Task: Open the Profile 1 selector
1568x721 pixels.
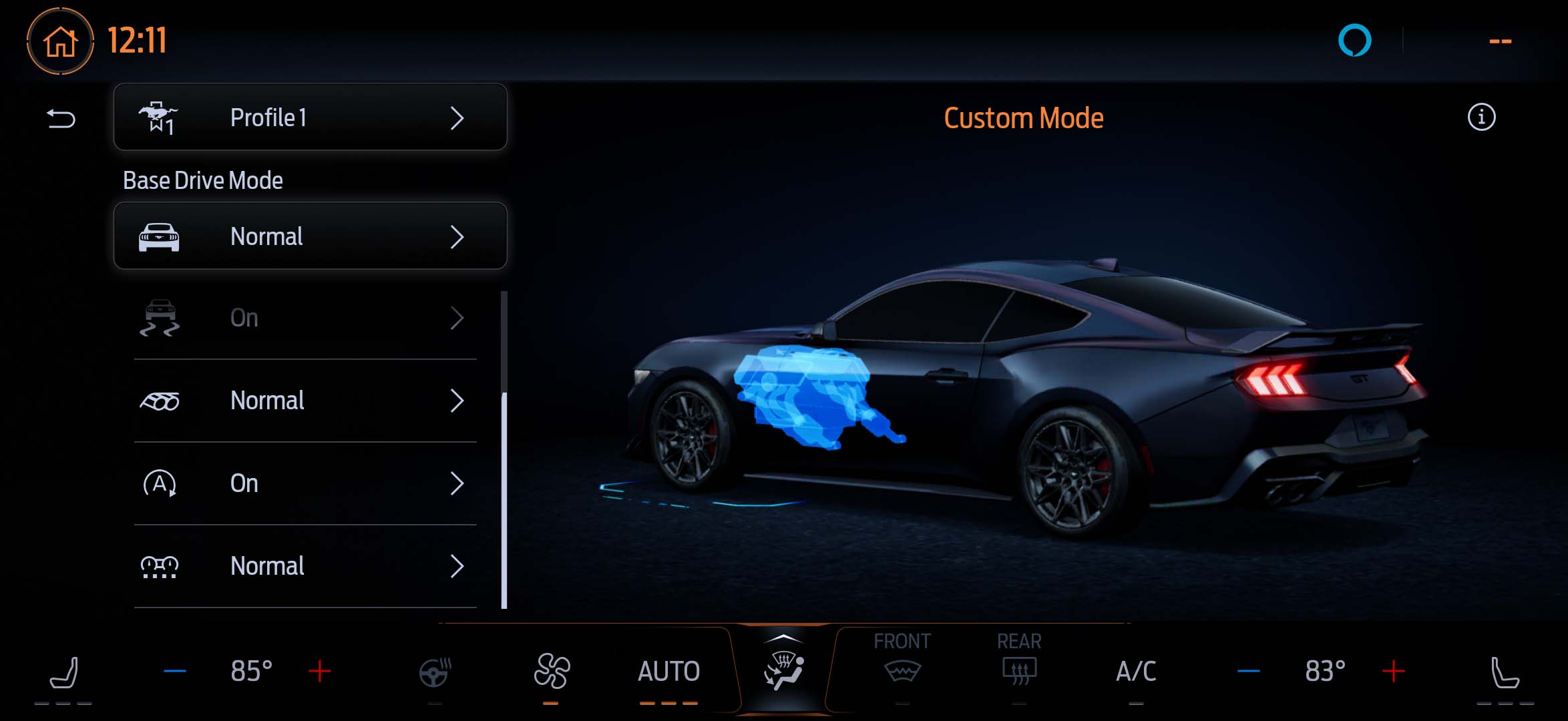Action: [310, 117]
